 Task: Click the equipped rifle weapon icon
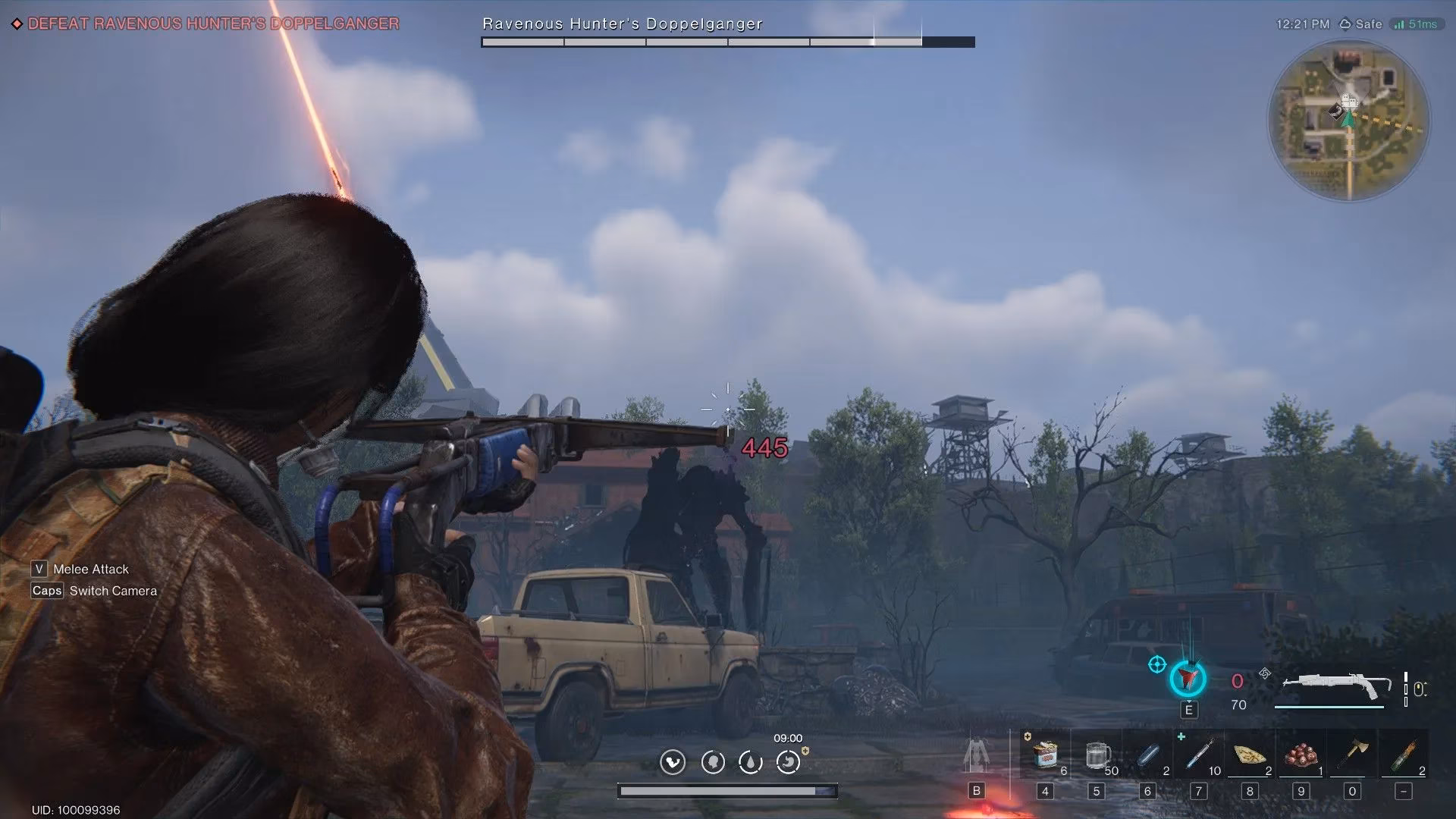[x=1335, y=686]
